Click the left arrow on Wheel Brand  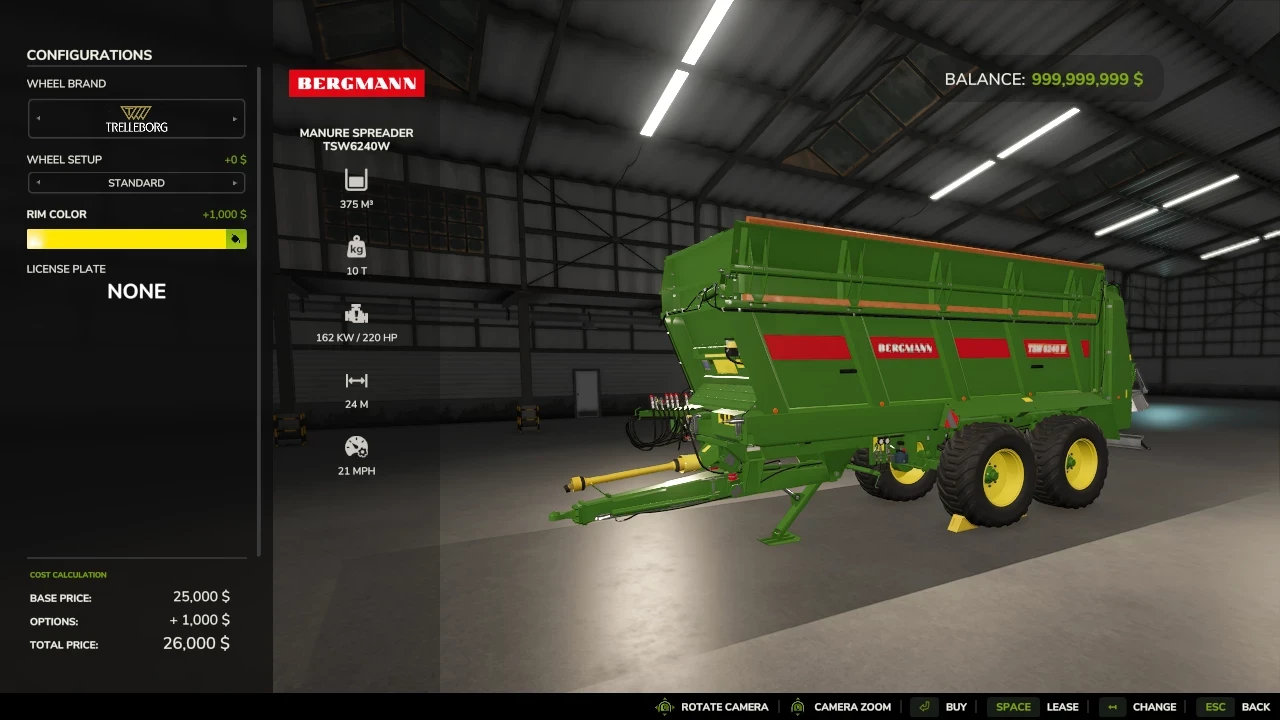(x=38, y=118)
